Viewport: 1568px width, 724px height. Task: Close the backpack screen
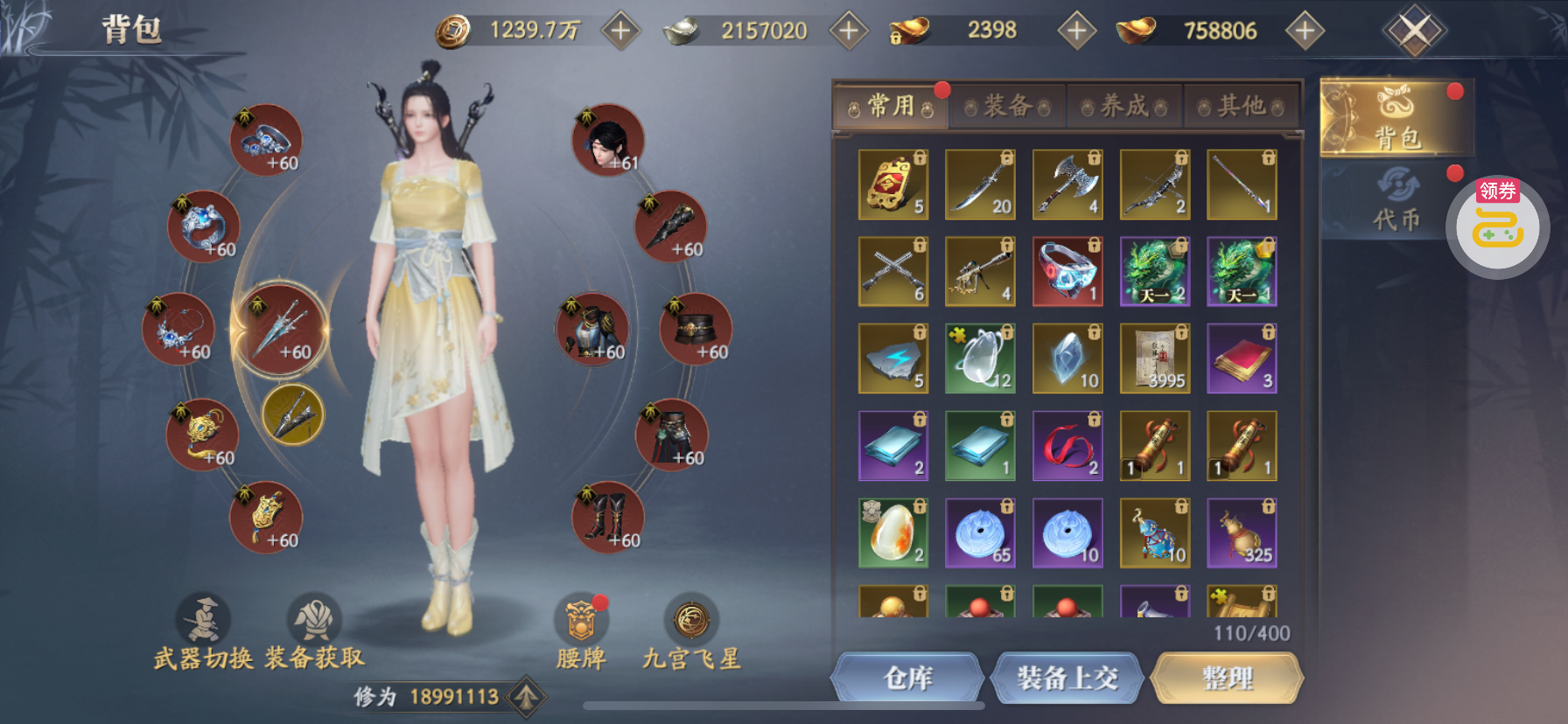[1414, 31]
